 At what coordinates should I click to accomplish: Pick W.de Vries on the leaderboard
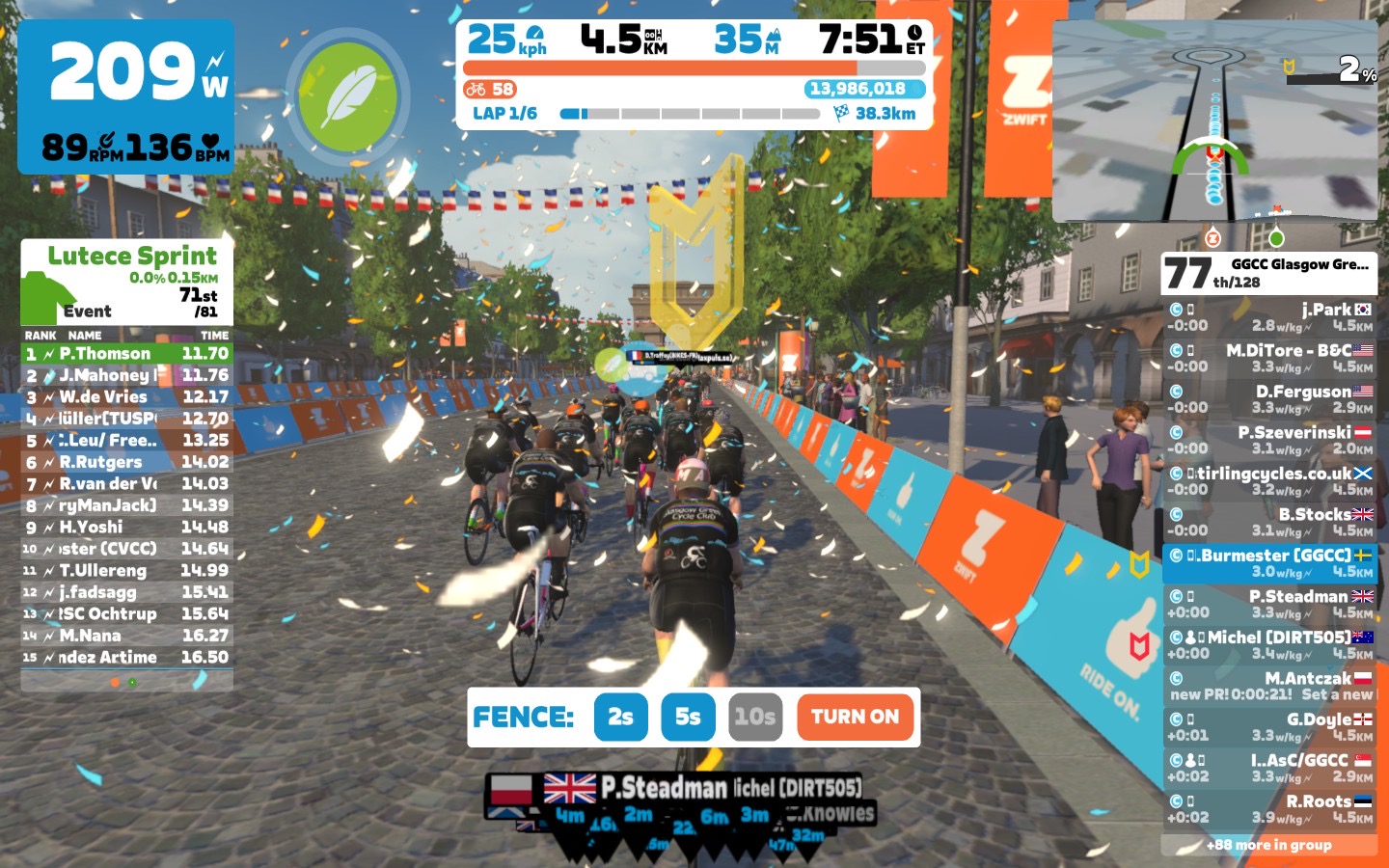(127, 397)
